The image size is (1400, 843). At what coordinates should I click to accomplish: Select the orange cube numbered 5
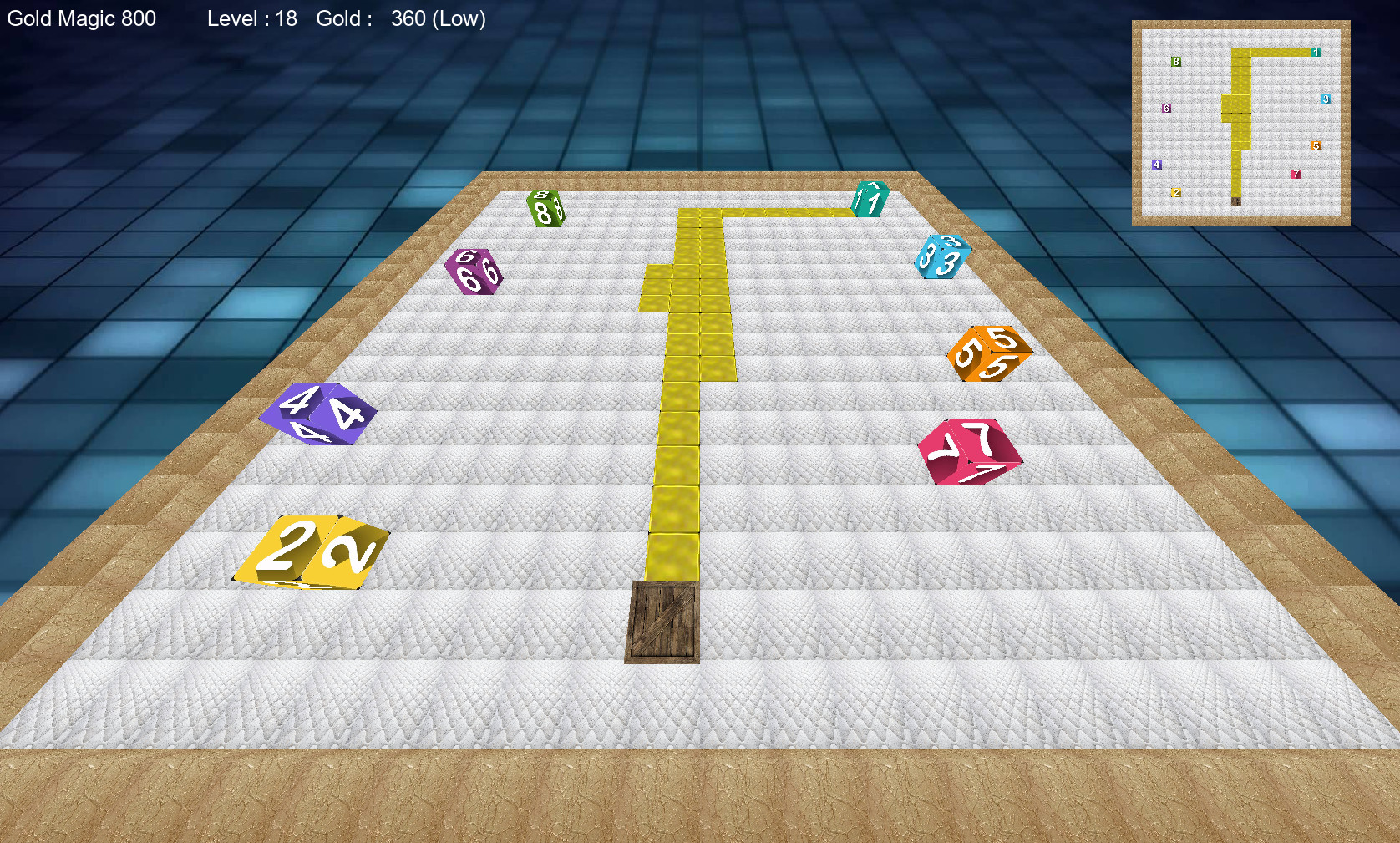987,355
